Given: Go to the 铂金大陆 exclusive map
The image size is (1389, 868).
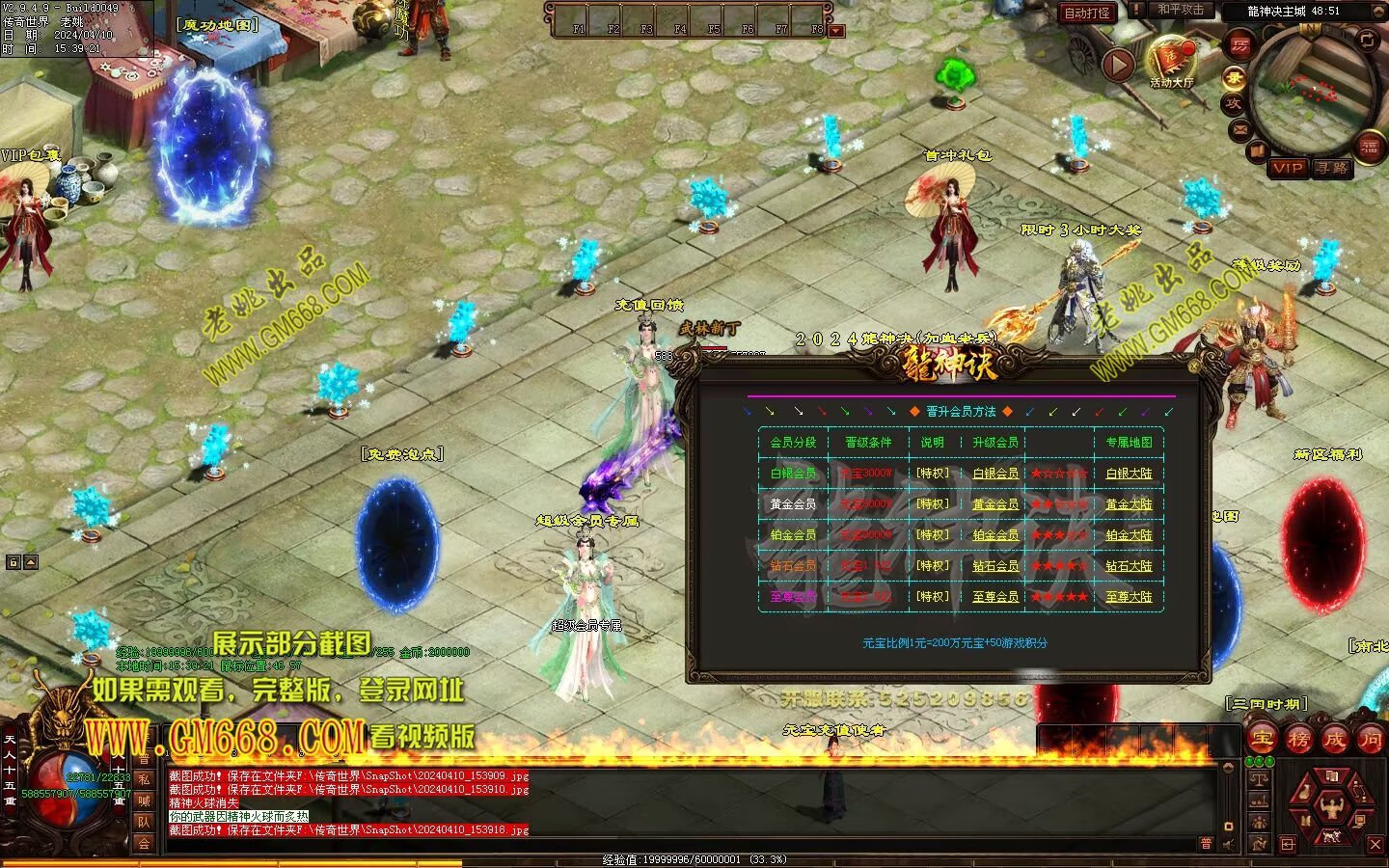Looking at the screenshot, I should [x=1129, y=535].
